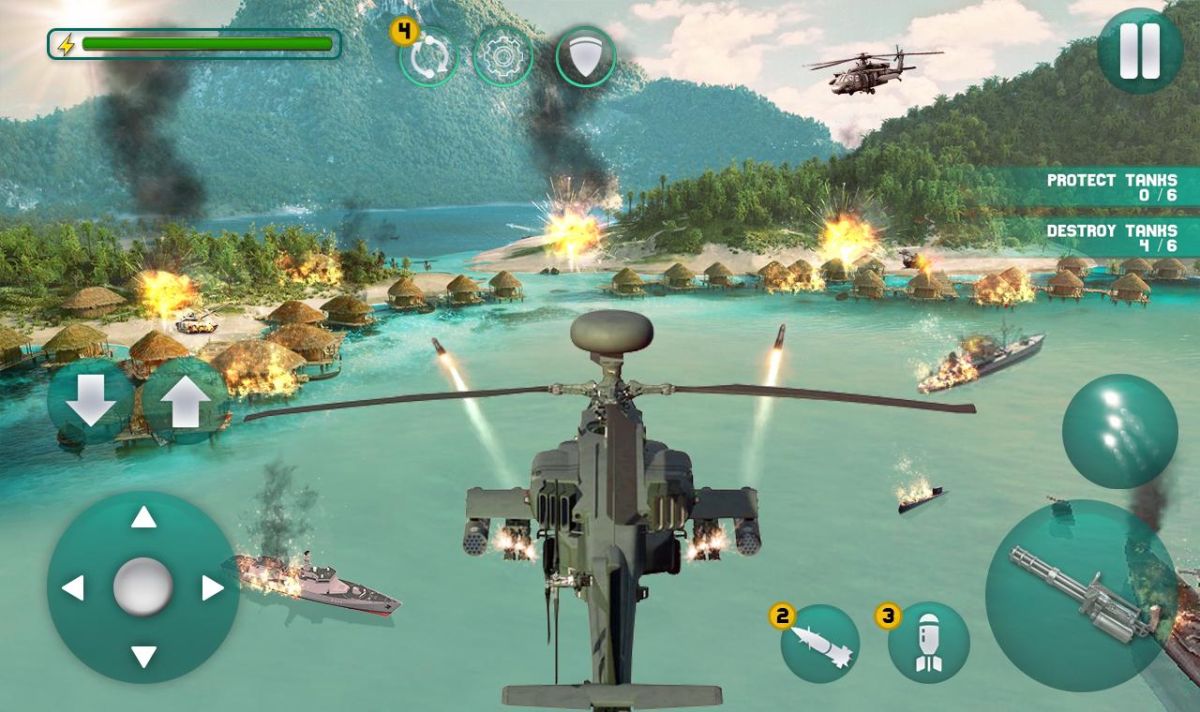Drop the bomb with badge 3
The height and width of the screenshot is (712, 1200).
coord(928,643)
